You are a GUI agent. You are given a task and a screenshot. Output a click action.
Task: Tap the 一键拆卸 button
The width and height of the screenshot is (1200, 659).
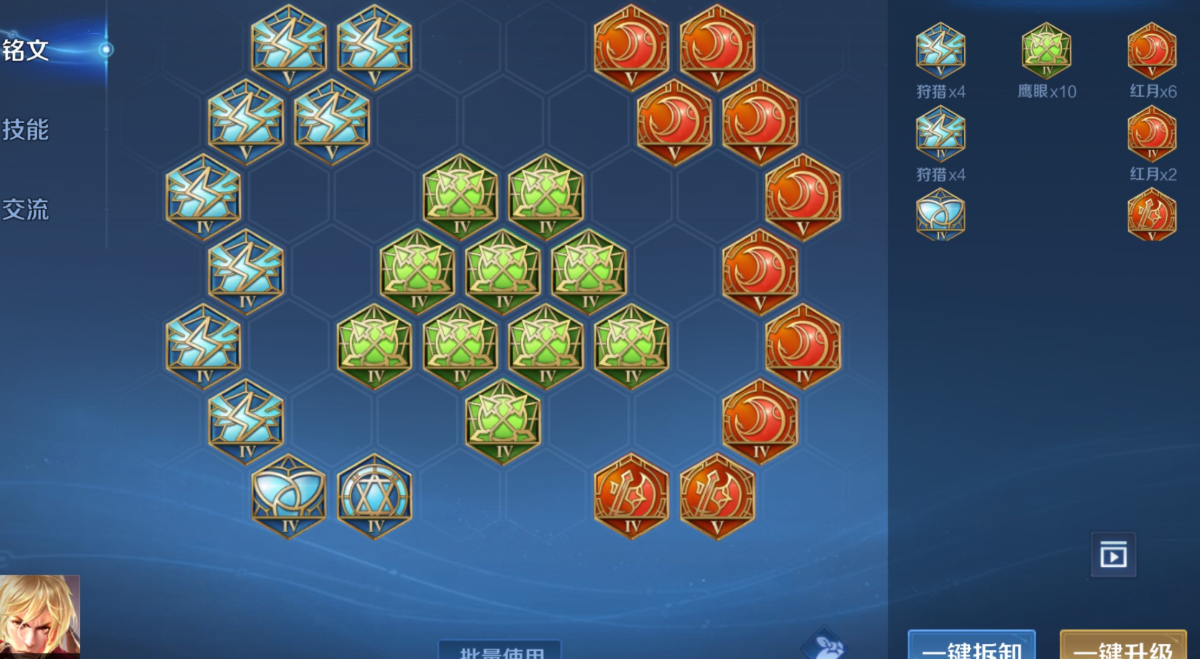(971, 647)
